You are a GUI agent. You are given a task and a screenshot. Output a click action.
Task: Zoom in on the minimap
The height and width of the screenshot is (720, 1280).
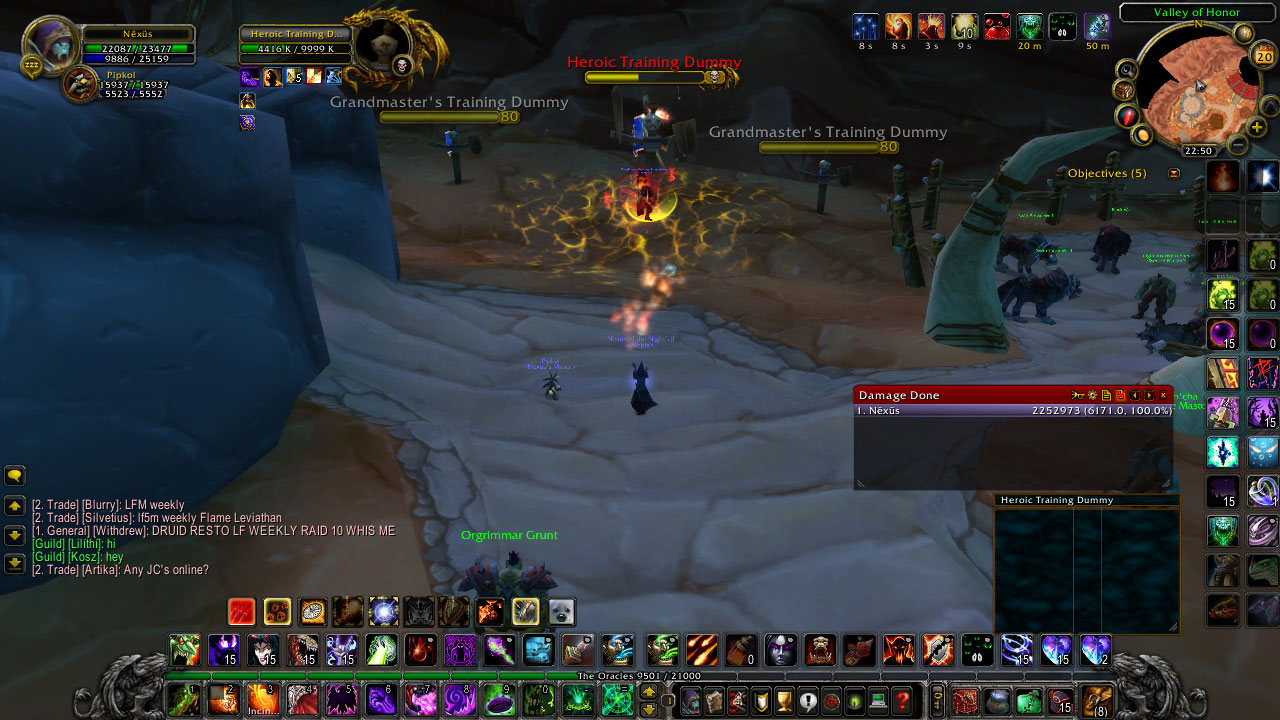[1257, 128]
